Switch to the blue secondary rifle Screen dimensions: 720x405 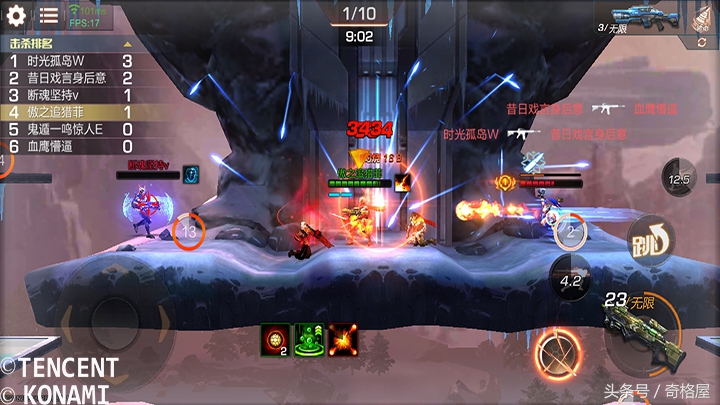click(643, 15)
